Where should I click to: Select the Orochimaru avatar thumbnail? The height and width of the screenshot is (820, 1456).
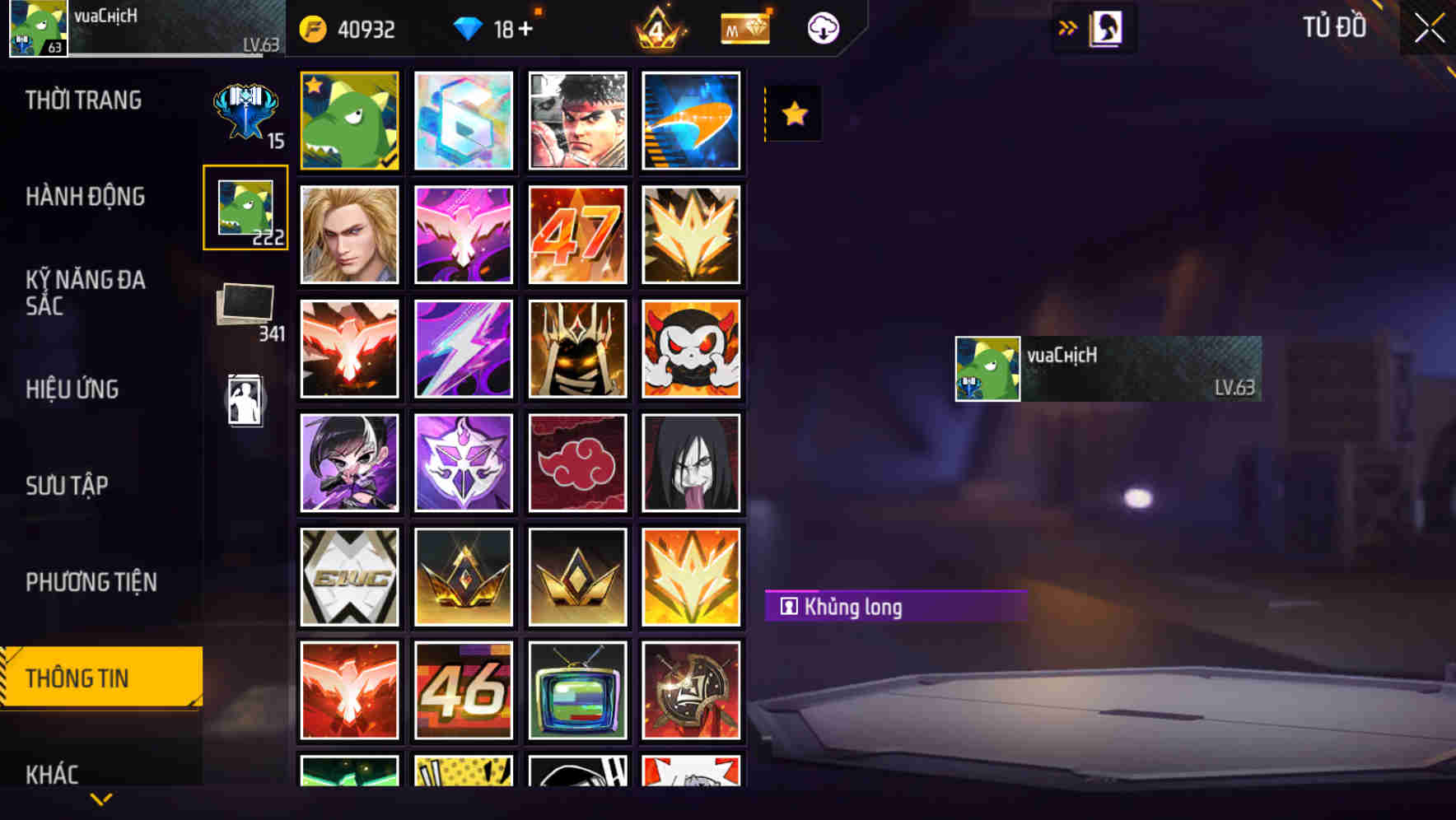click(691, 463)
